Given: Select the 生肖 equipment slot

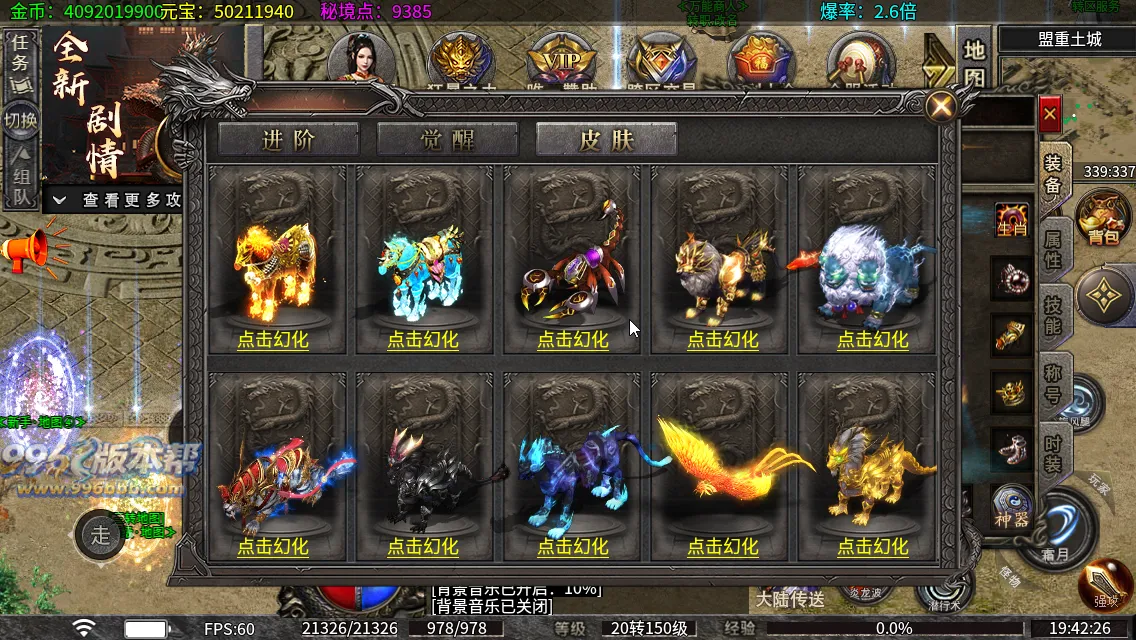Looking at the screenshot, I should click(x=1012, y=222).
